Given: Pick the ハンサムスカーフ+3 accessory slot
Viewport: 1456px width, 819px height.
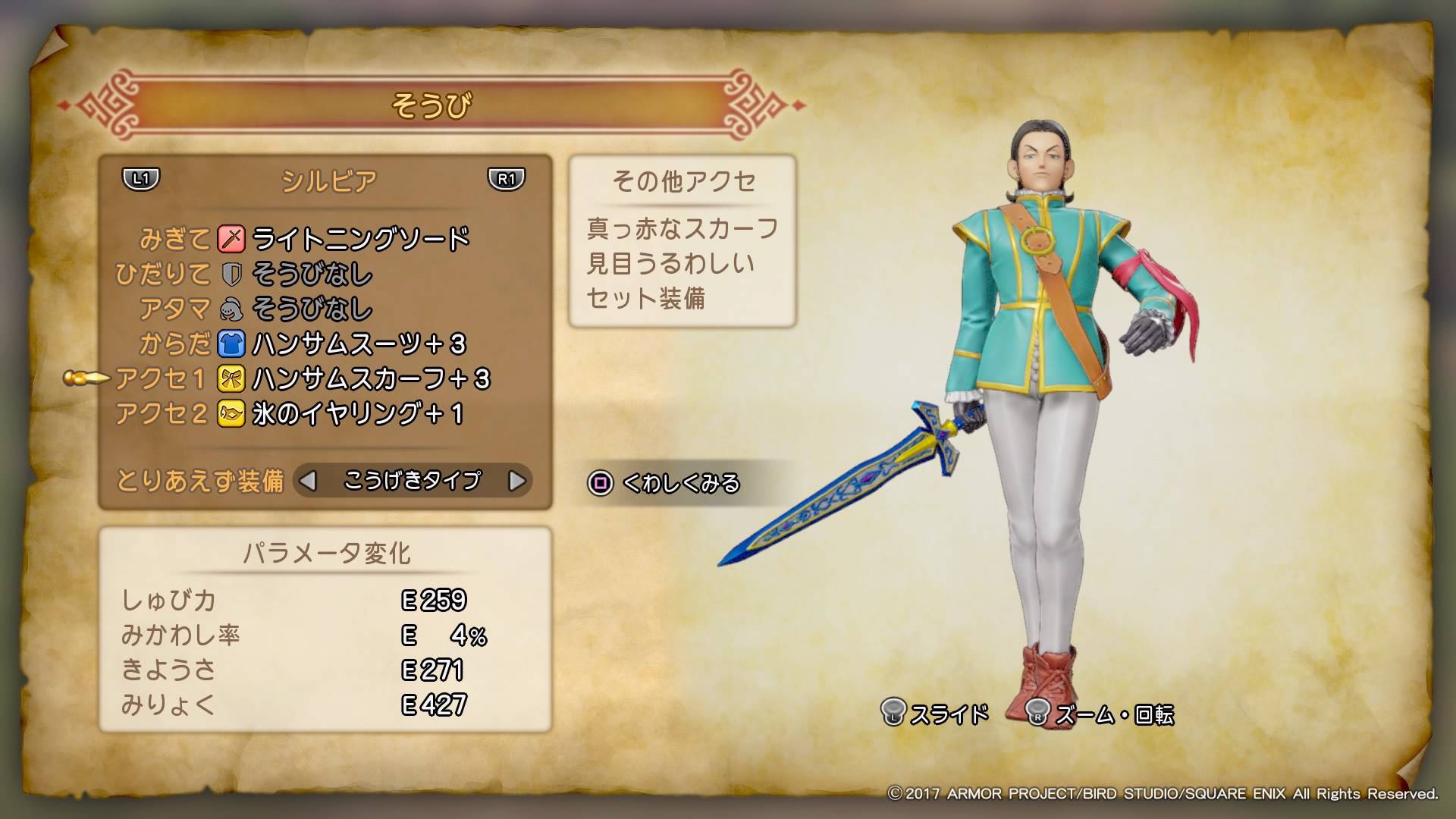Looking at the screenshot, I should point(370,379).
